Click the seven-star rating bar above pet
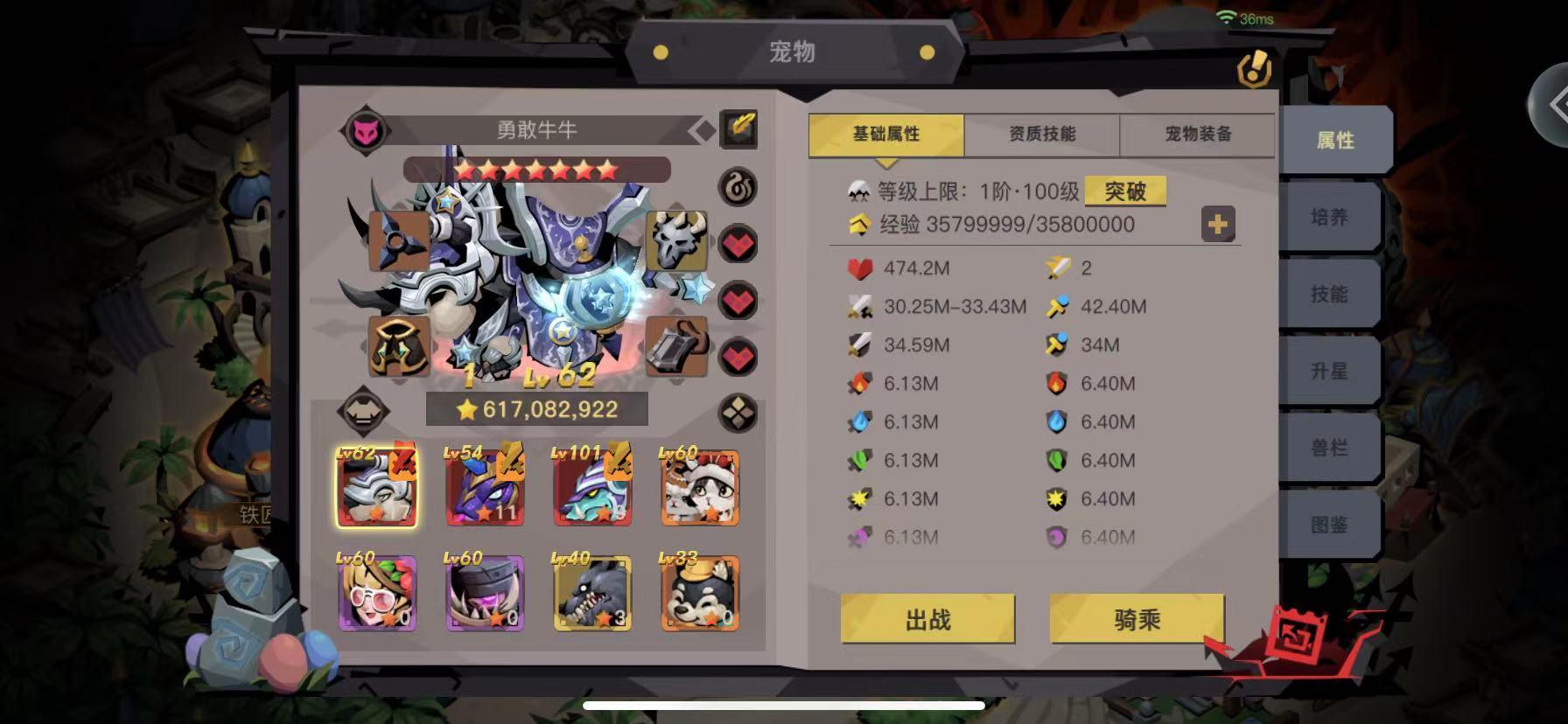 (x=536, y=169)
